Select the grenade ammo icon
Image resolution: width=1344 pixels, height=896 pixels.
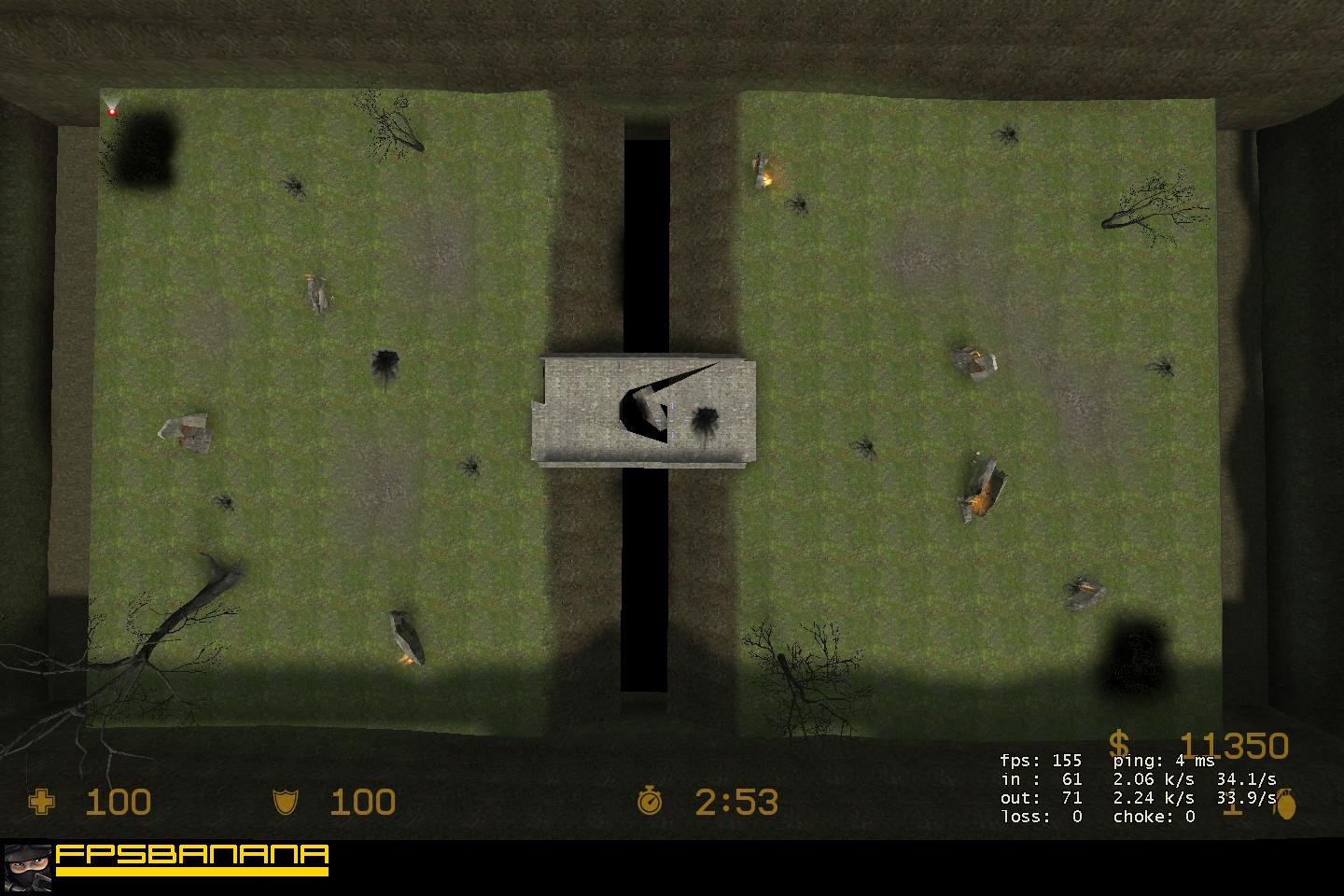1287,805
